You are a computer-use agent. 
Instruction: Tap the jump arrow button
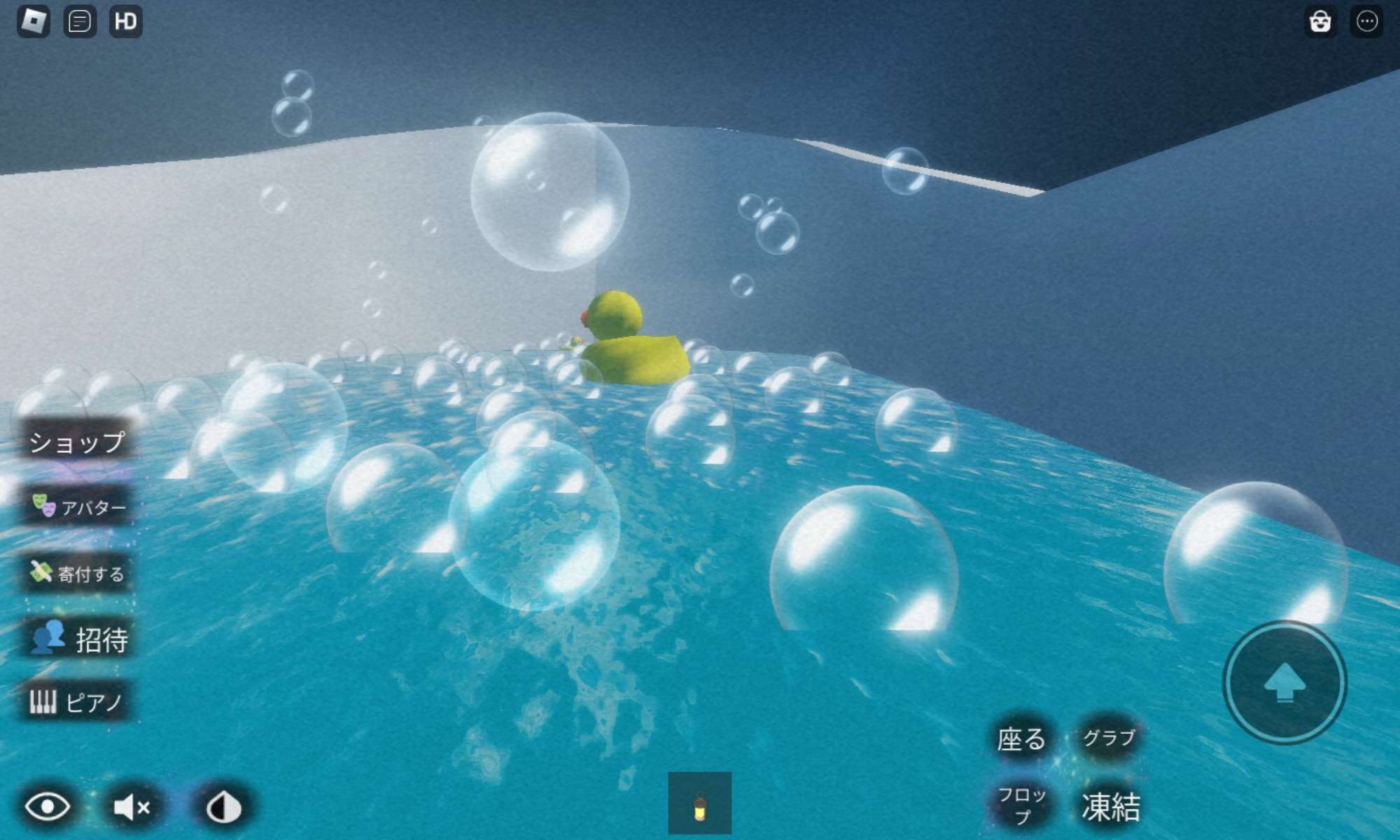click(x=1284, y=682)
